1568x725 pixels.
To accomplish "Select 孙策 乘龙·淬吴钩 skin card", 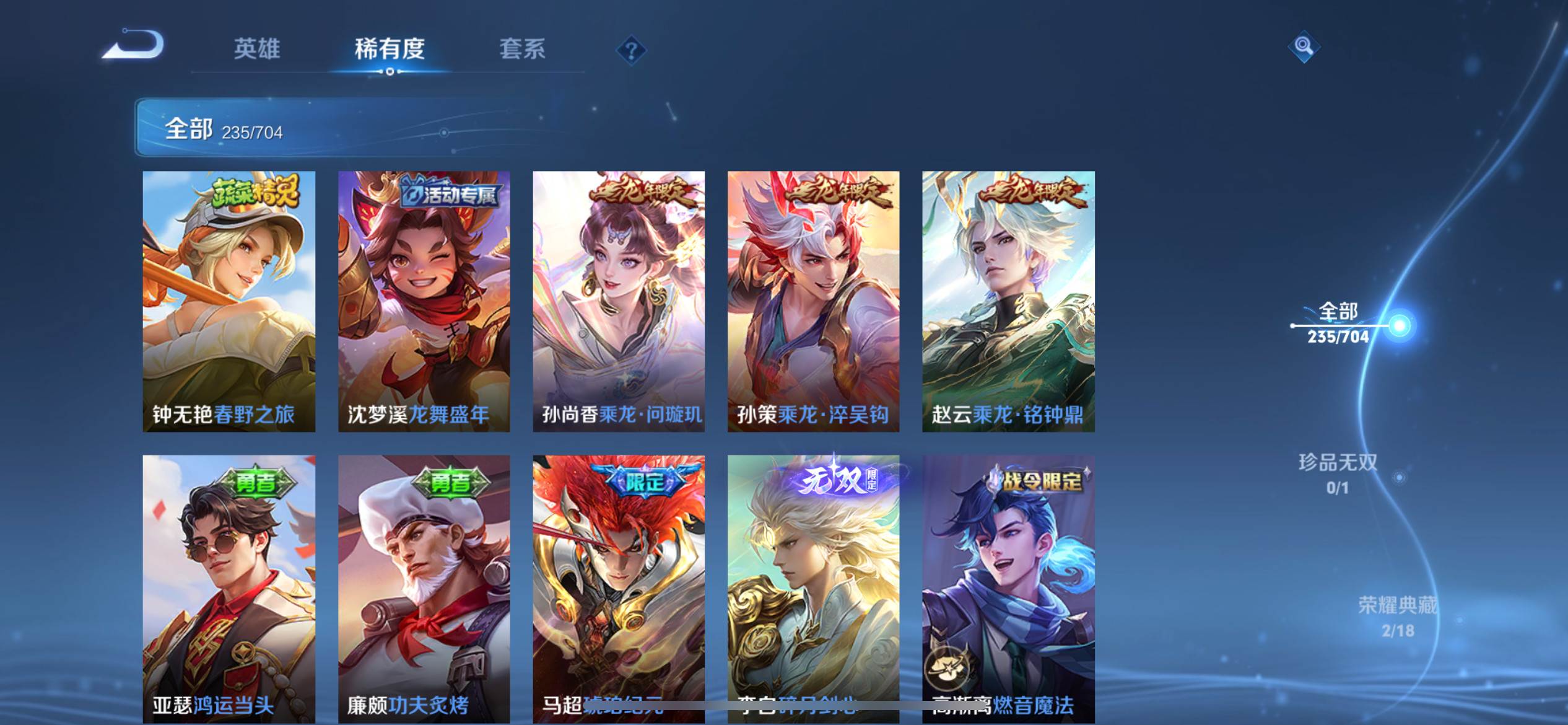I will pos(813,301).
